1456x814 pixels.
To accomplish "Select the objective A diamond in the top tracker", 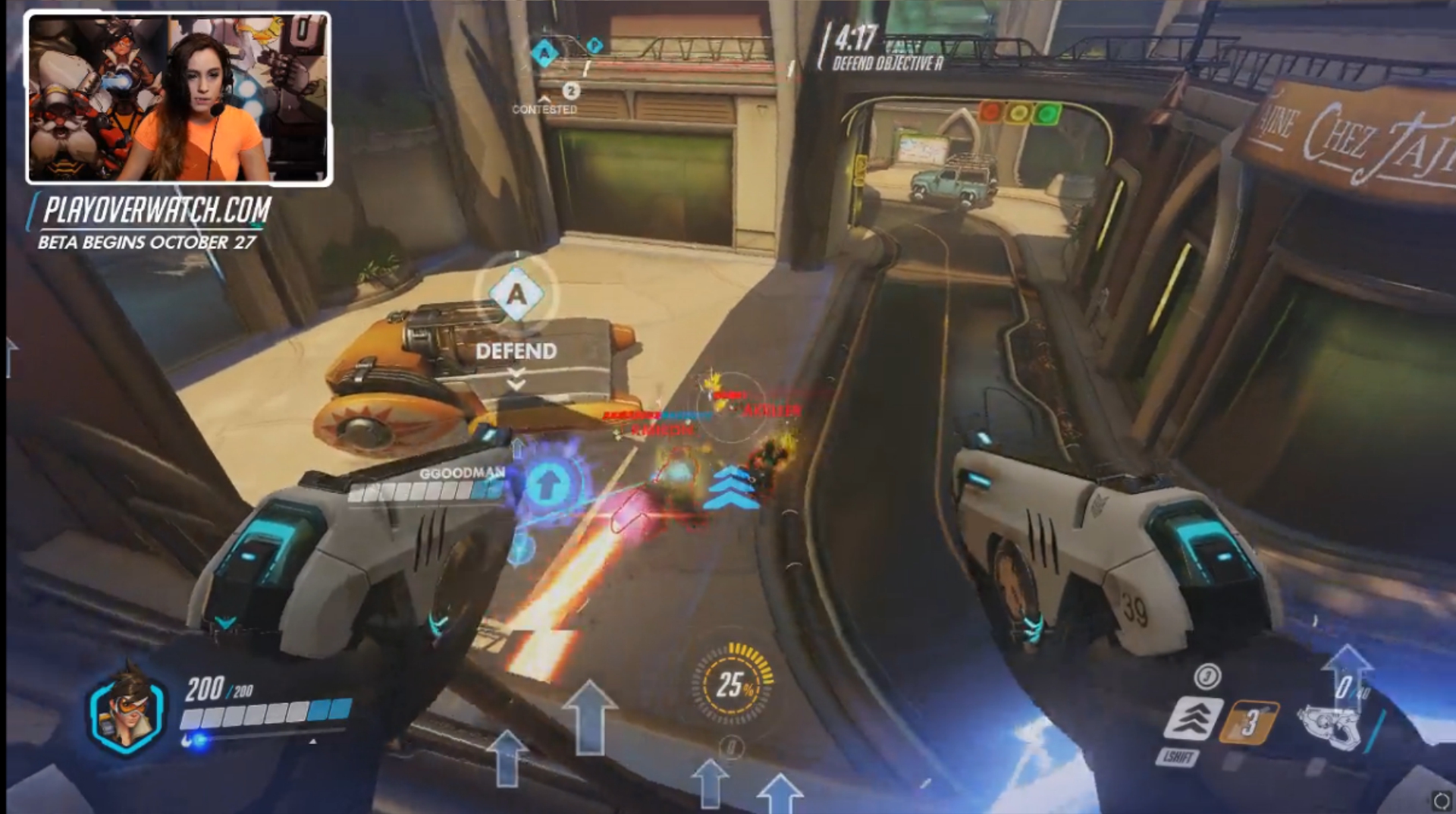I will click(544, 53).
